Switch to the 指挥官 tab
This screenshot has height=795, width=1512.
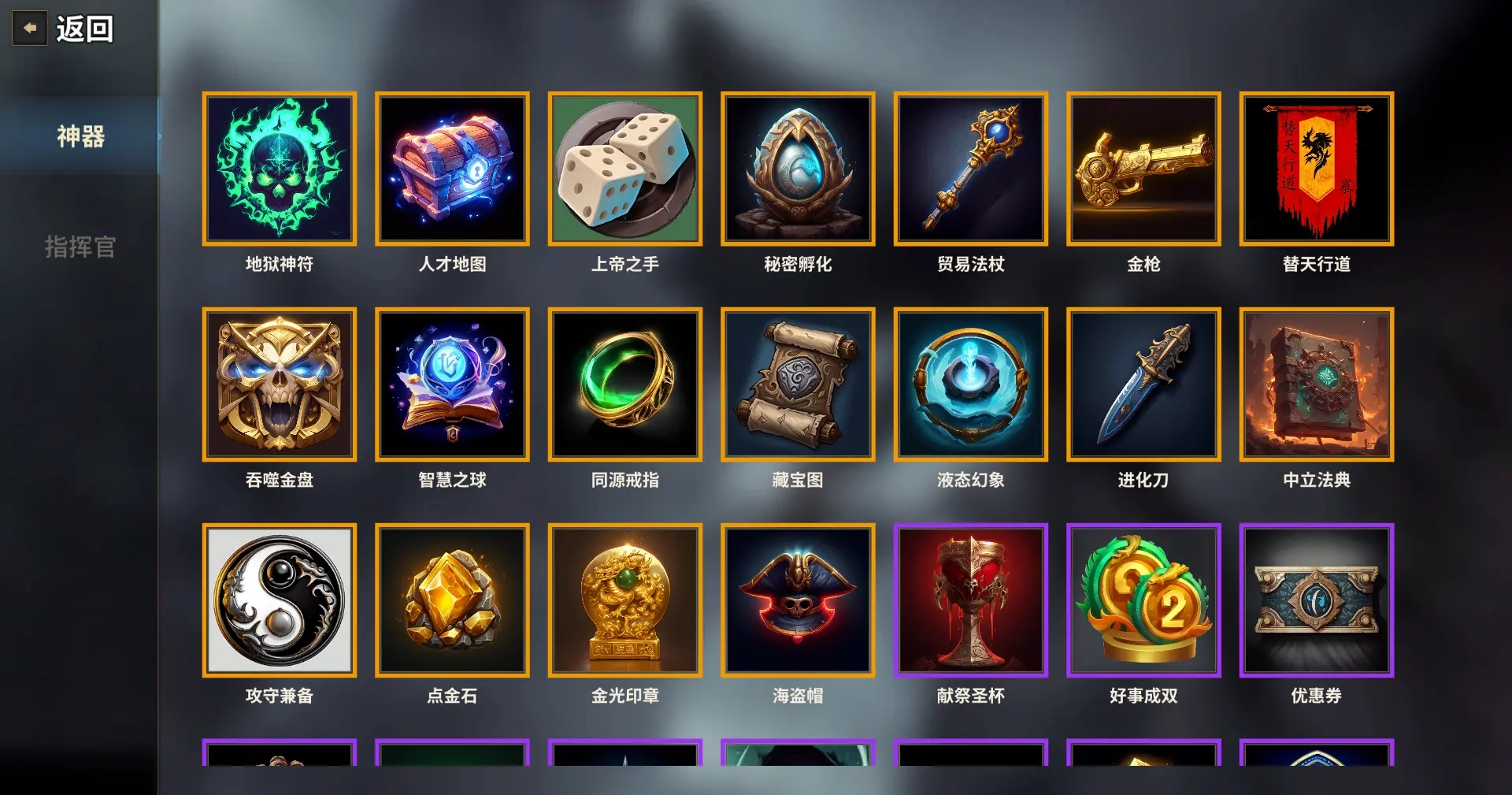[x=80, y=248]
